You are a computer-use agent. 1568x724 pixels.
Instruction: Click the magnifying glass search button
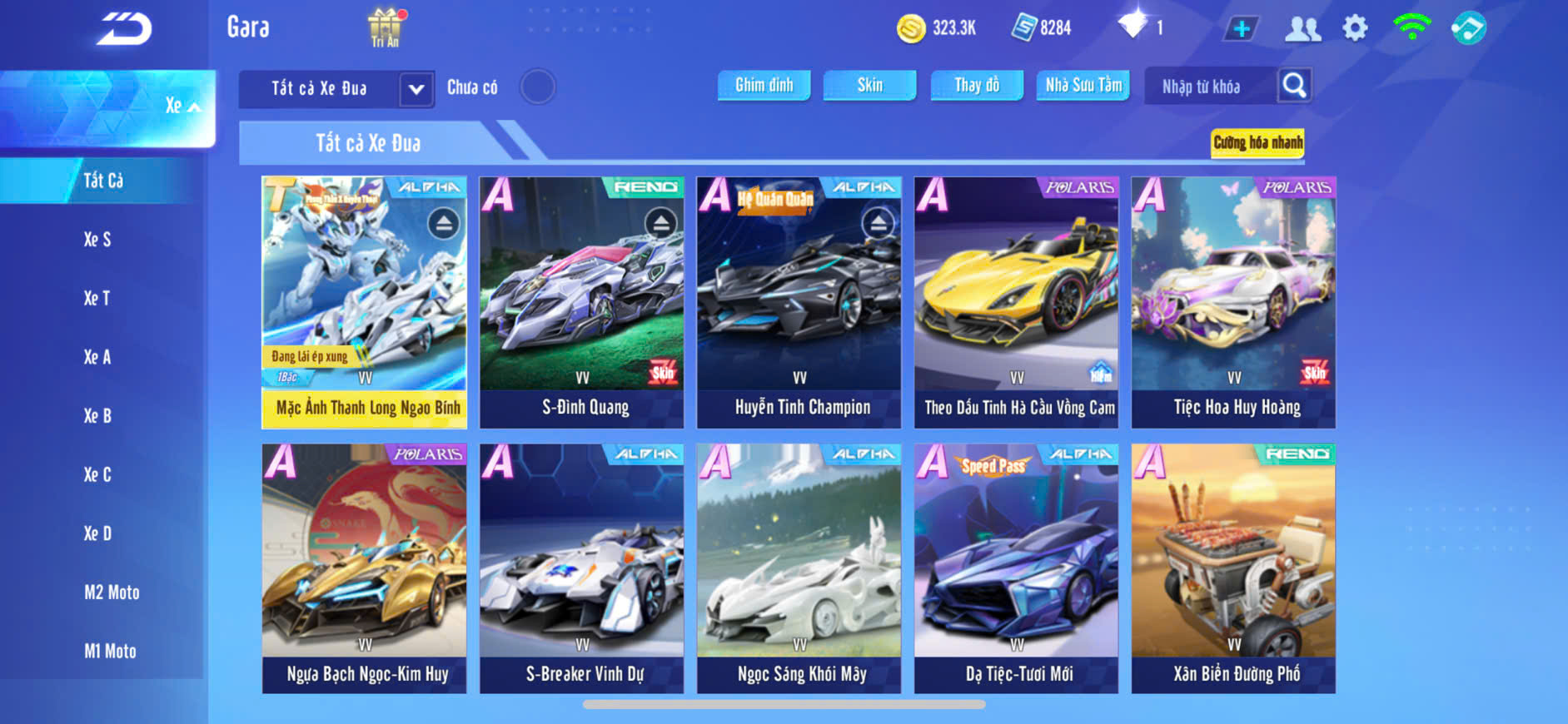[x=1294, y=85]
